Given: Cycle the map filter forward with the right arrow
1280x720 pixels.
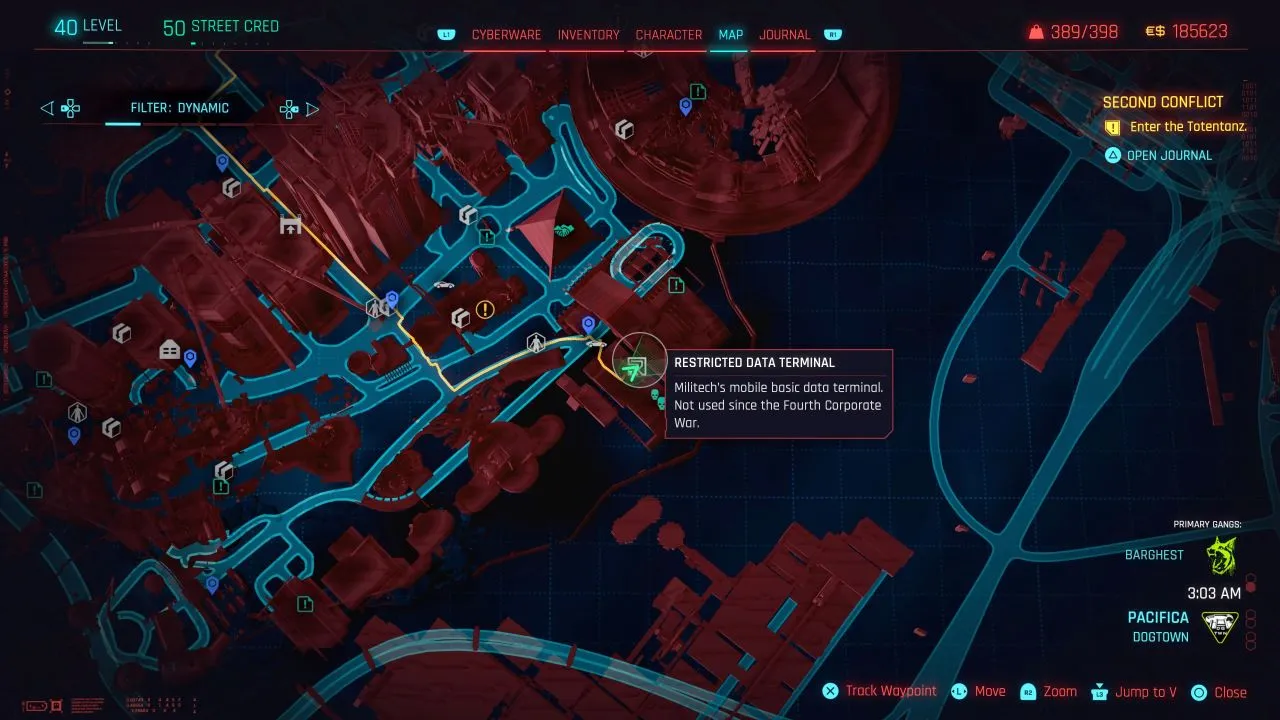Looking at the screenshot, I should 313,108.
